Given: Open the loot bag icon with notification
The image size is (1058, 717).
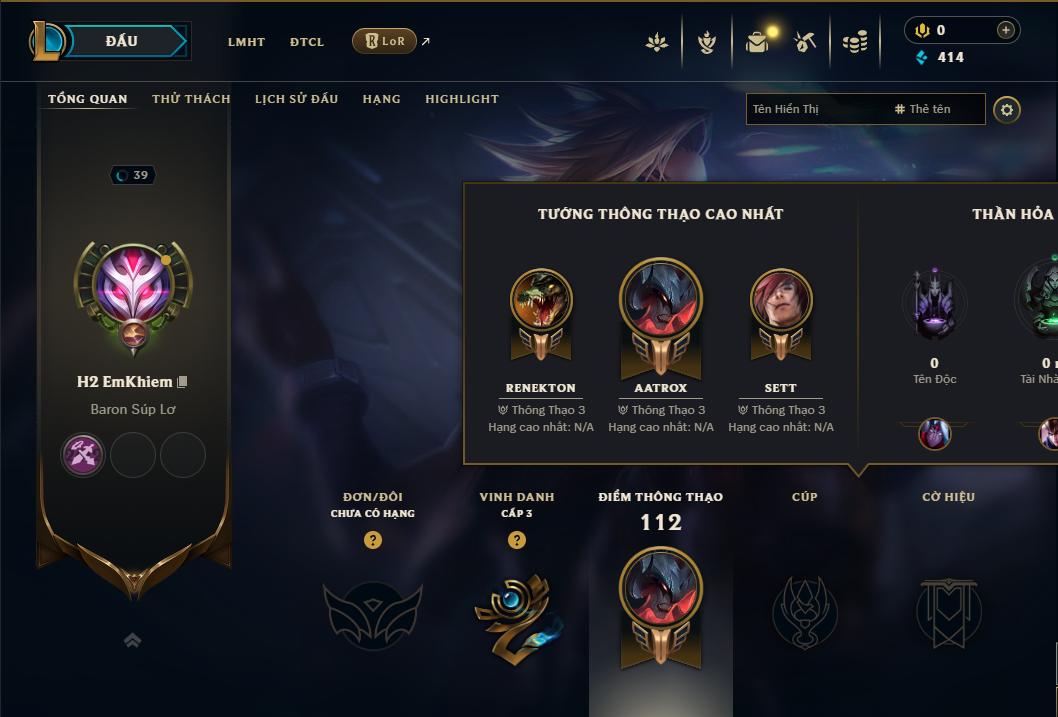Looking at the screenshot, I should click(758, 42).
